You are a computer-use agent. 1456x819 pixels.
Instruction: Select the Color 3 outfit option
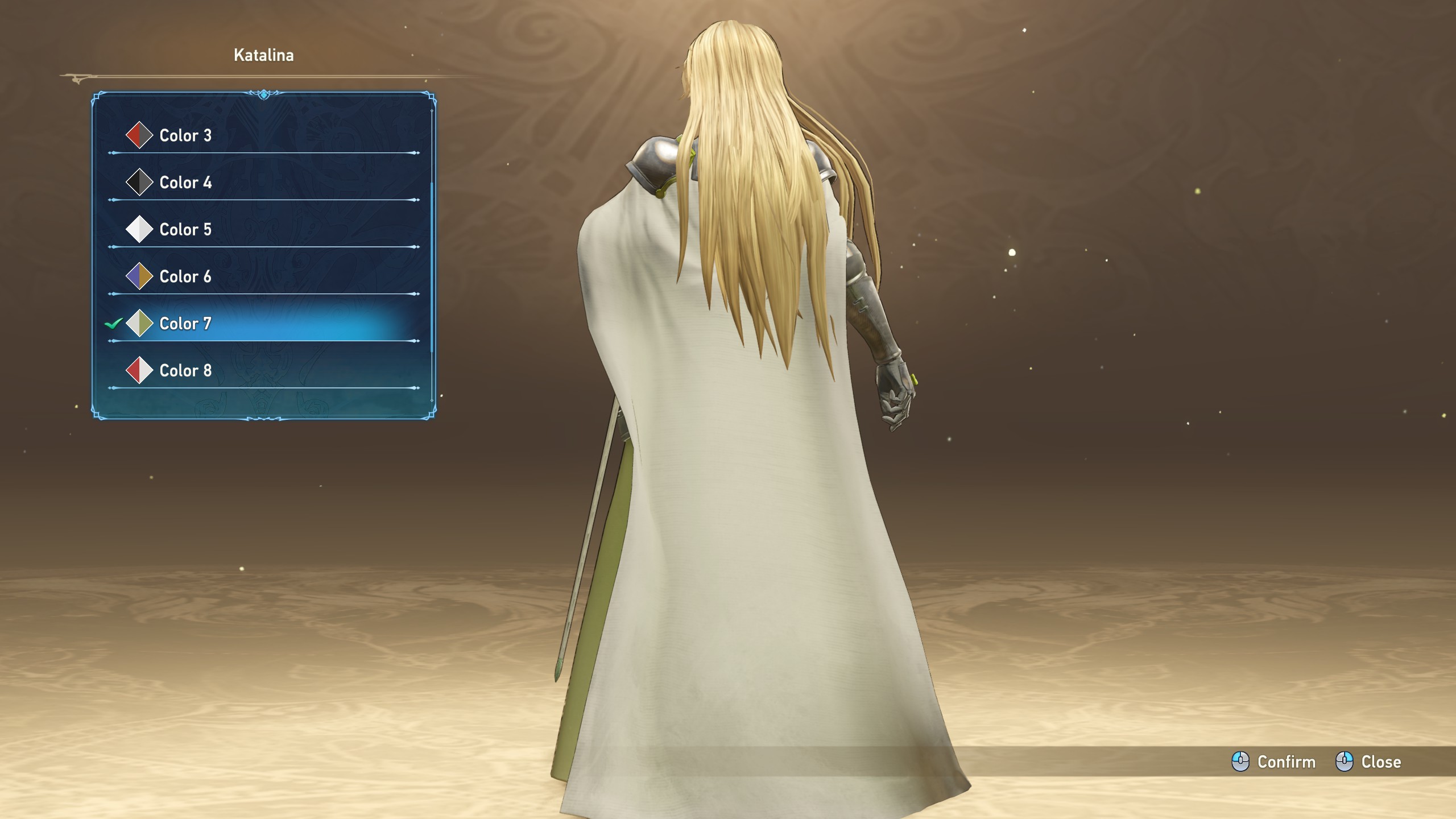click(x=185, y=135)
